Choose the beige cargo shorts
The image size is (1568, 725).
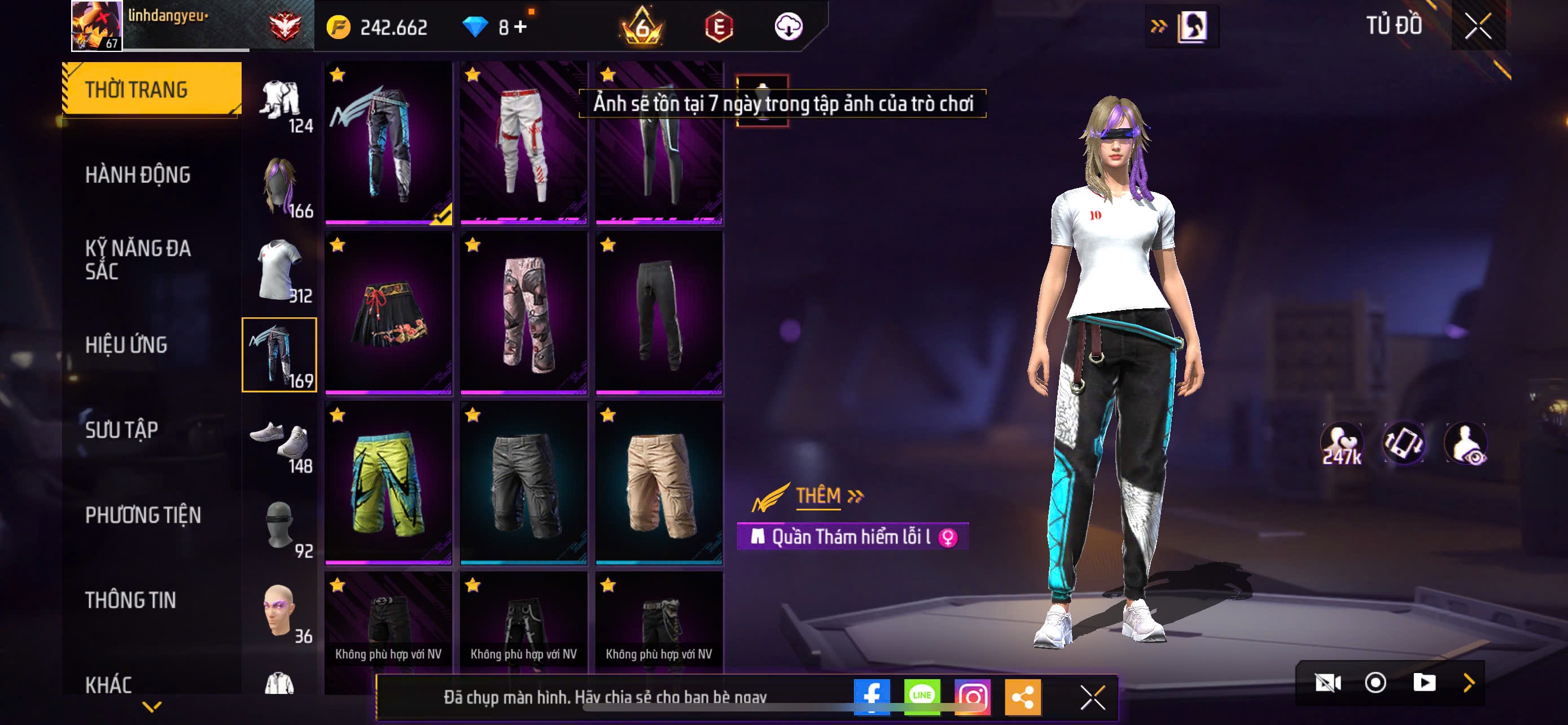tap(659, 483)
